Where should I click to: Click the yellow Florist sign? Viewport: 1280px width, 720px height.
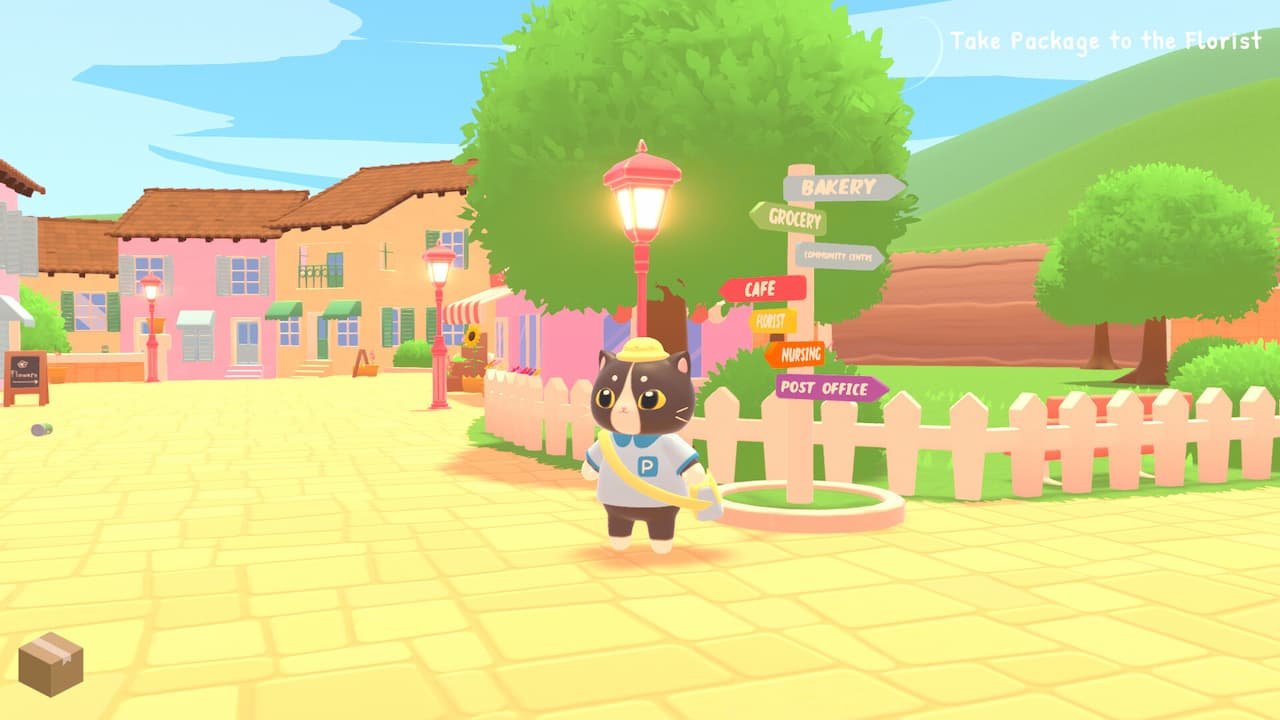[x=771, y=322]
